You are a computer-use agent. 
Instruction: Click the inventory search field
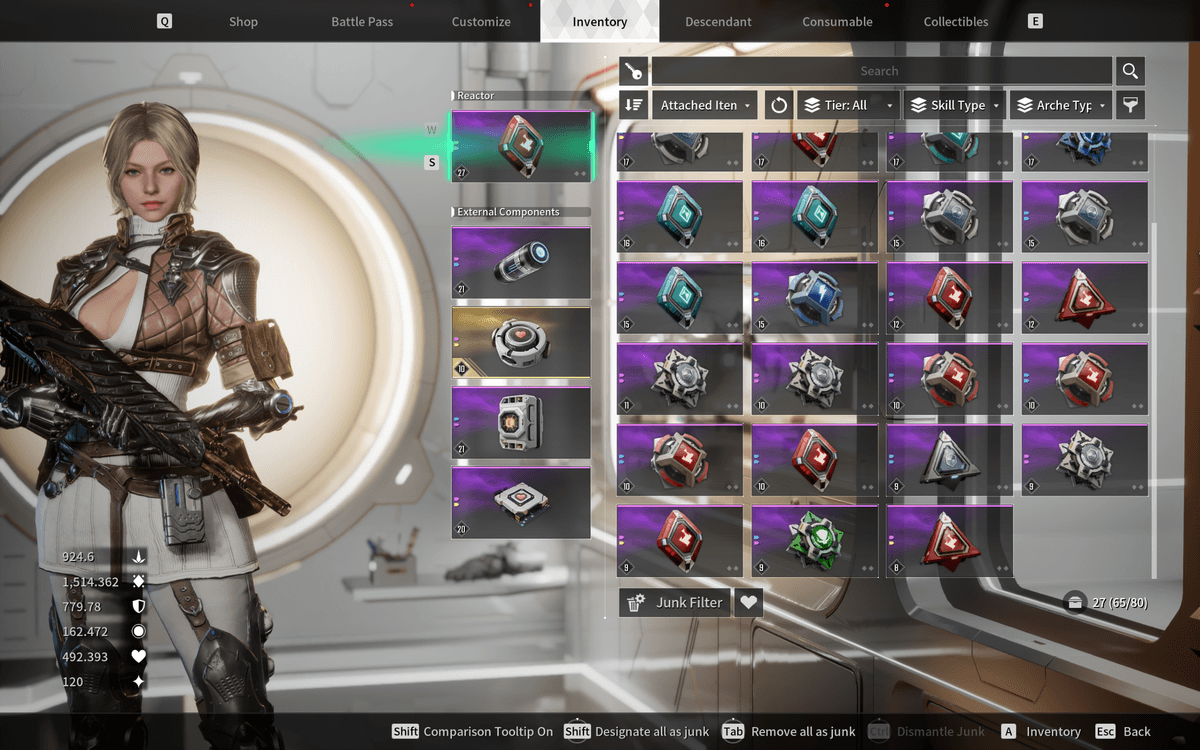(880, 71)
